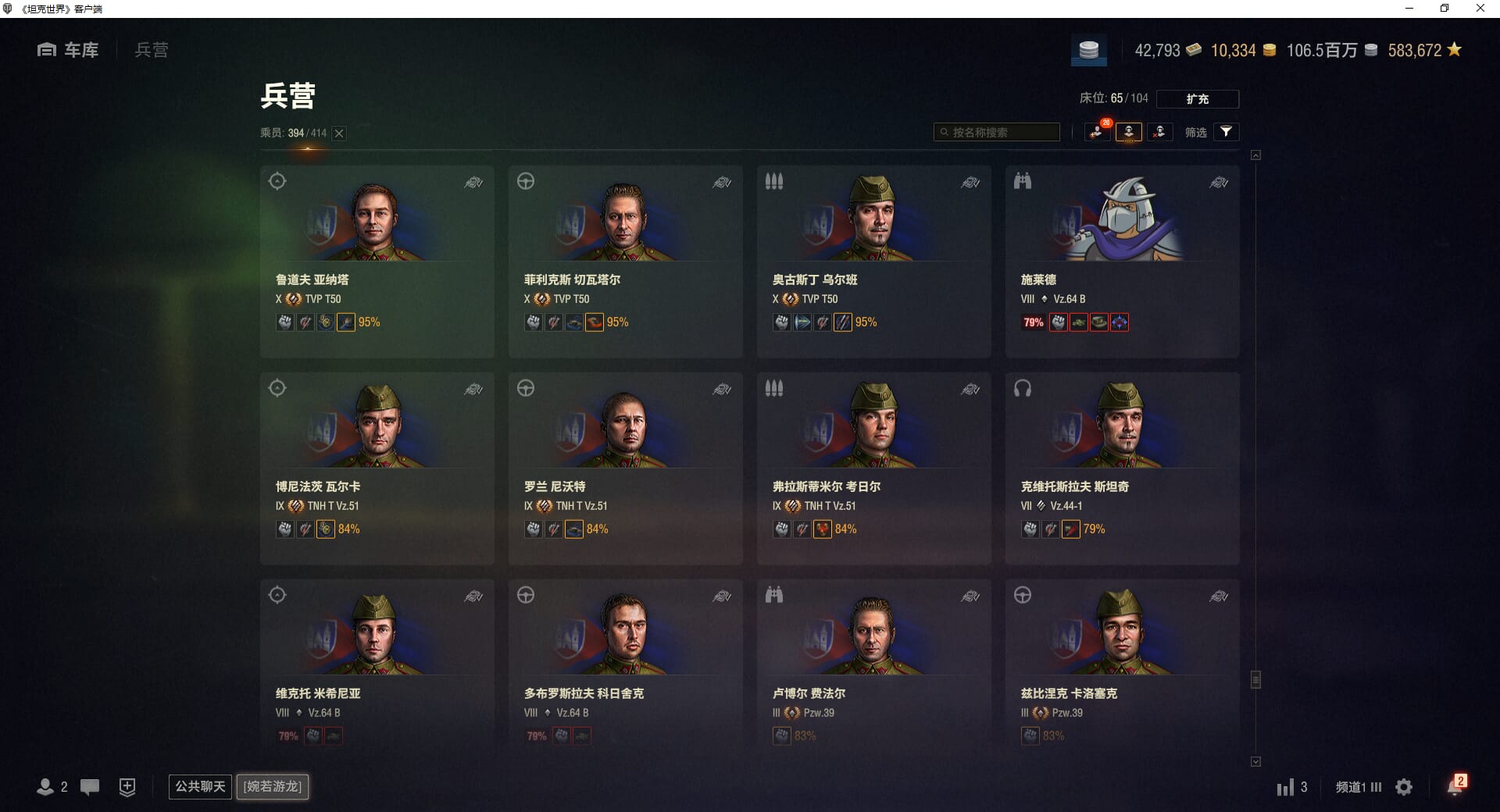
Task: Choose crew member 奥古斯丁 乌尔班
Action: coord(873,261)
